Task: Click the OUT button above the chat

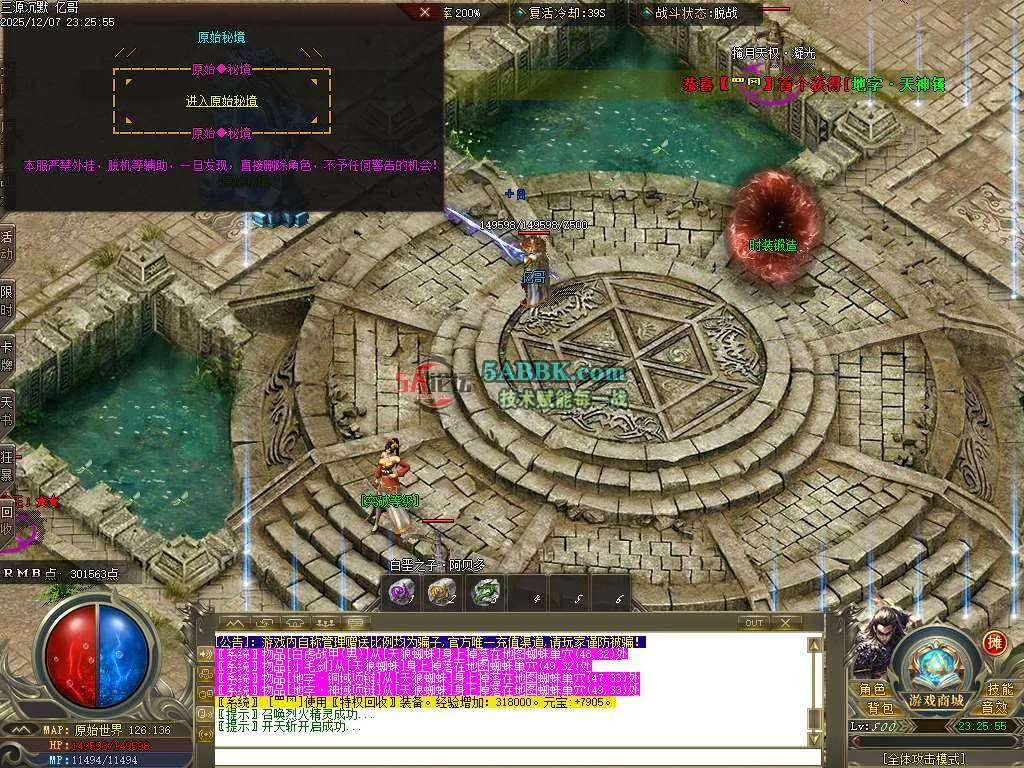Action: point(755,623)
